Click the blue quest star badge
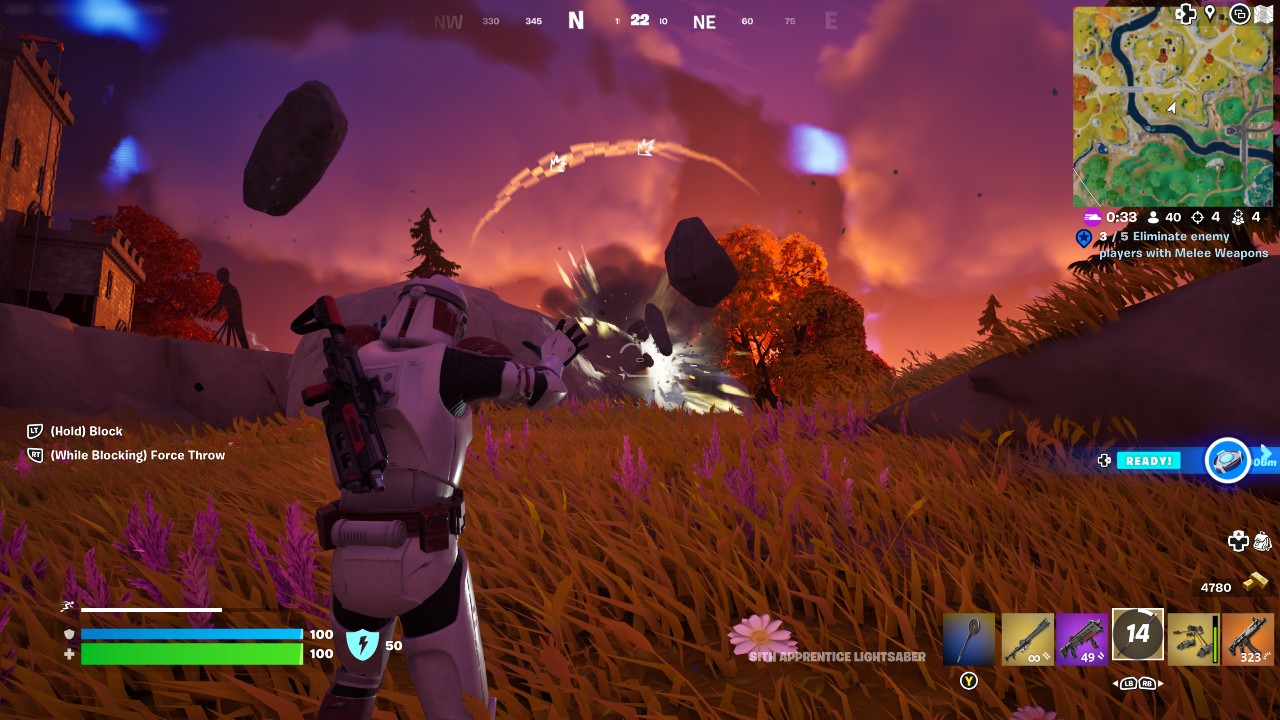 point(1085,239)
